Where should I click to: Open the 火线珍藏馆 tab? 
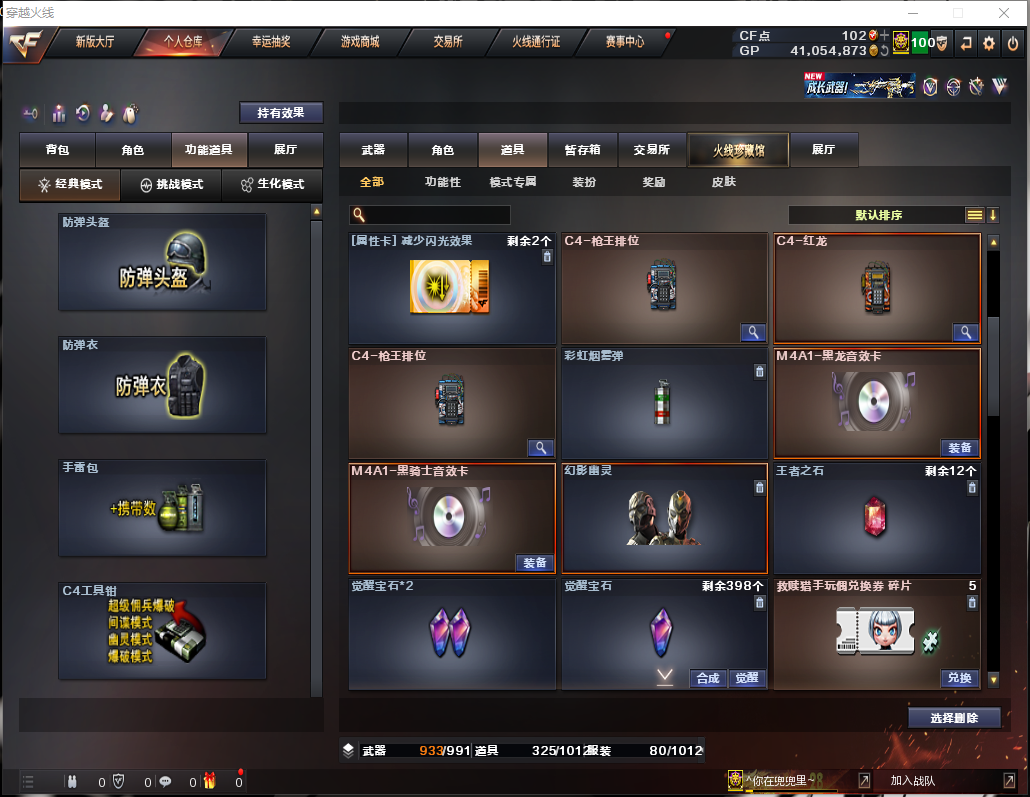pyautogui.click(x=739, y=150)
